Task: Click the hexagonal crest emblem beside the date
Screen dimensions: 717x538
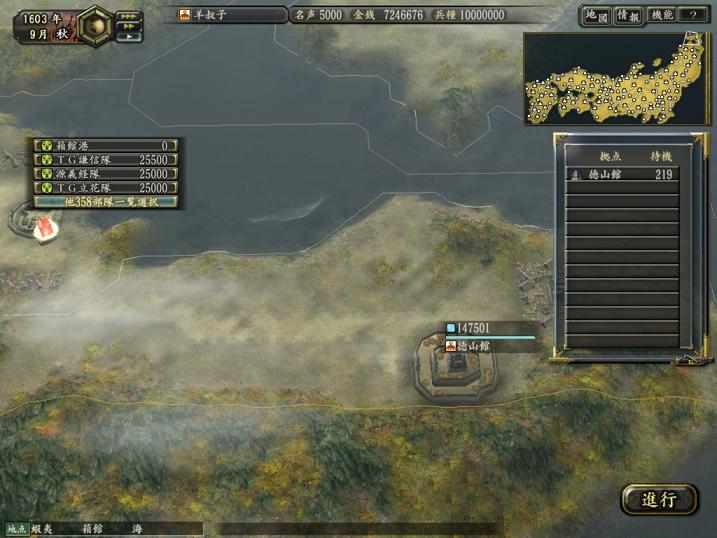Action: (x=95, y=25)
